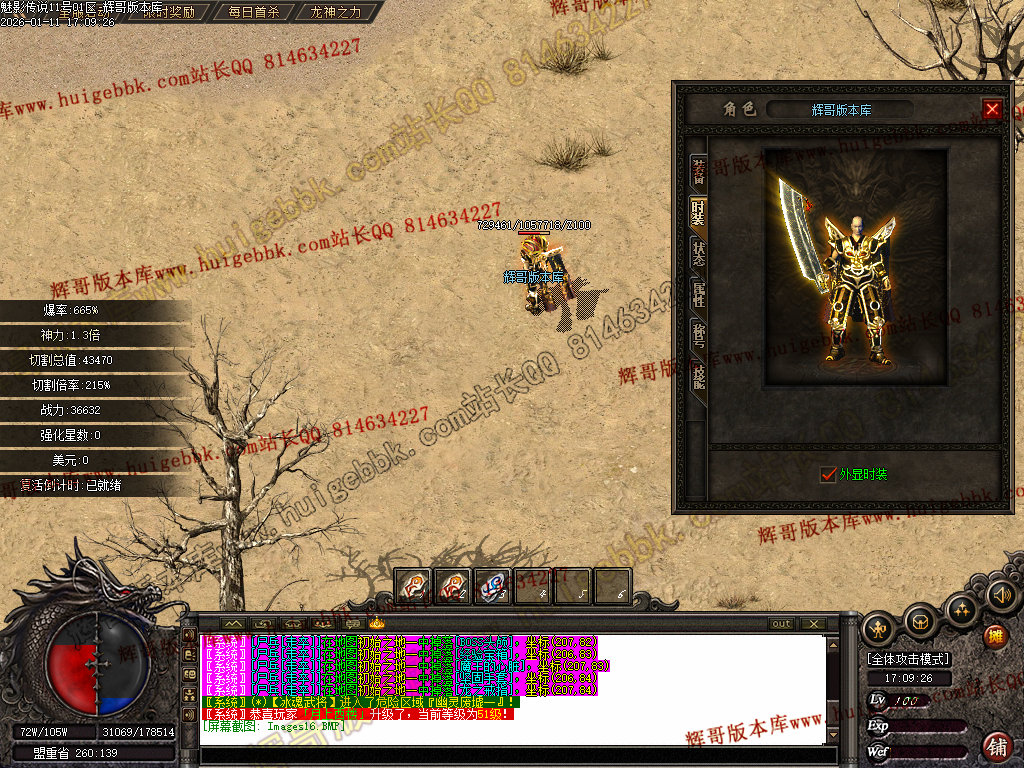
Task: Change the 全体攻击模式 attack mode
Action: coord(908,659)
